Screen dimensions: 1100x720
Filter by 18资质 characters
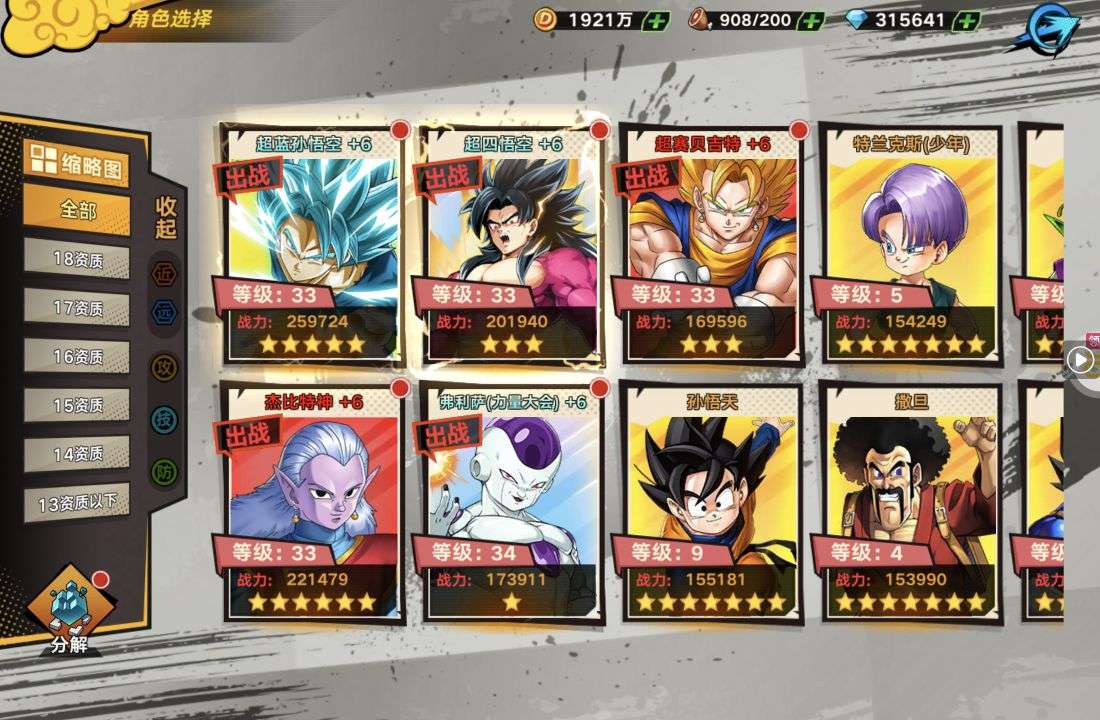click(x=77, y=260)
